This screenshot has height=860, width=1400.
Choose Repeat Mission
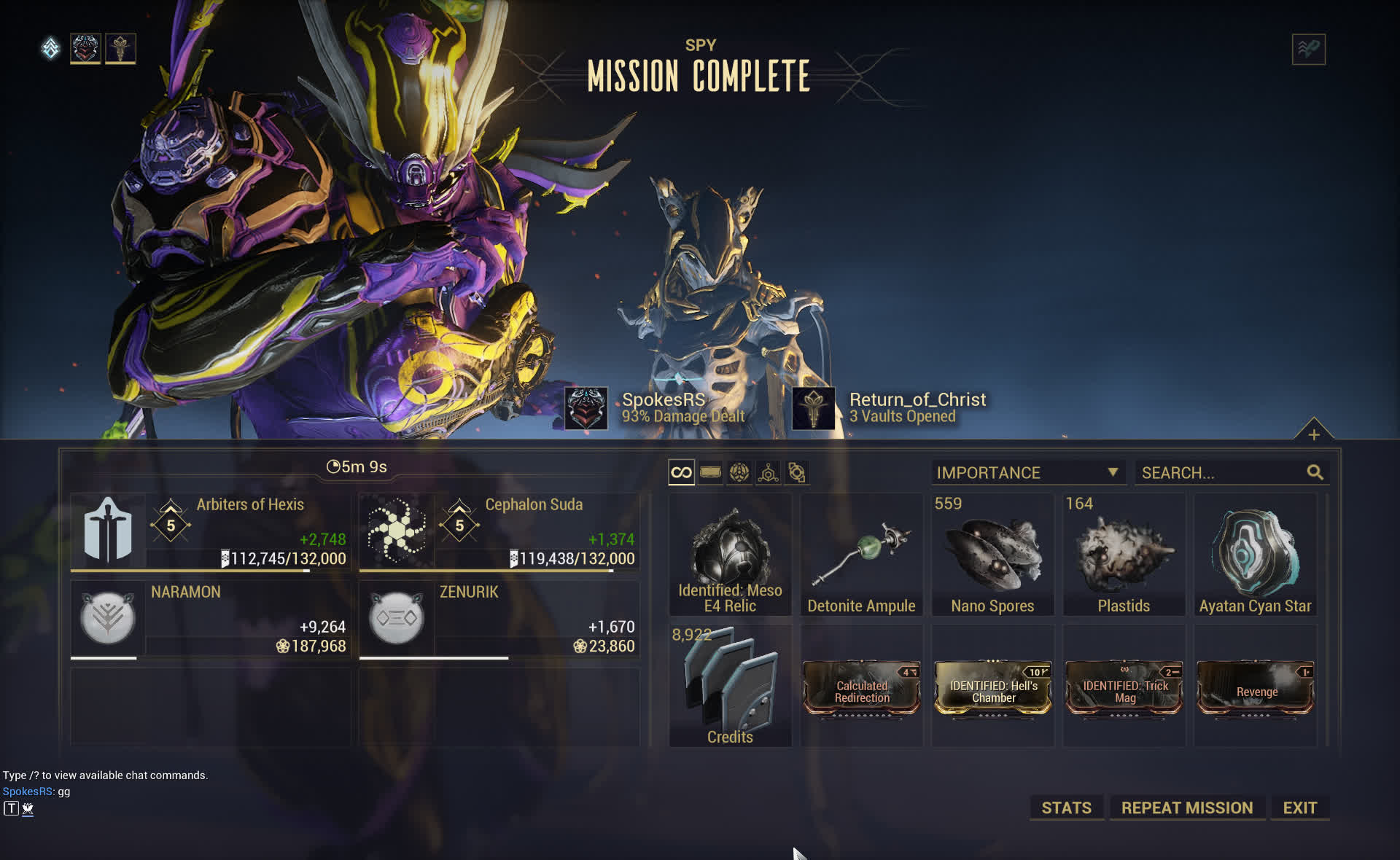(1186, 808)
